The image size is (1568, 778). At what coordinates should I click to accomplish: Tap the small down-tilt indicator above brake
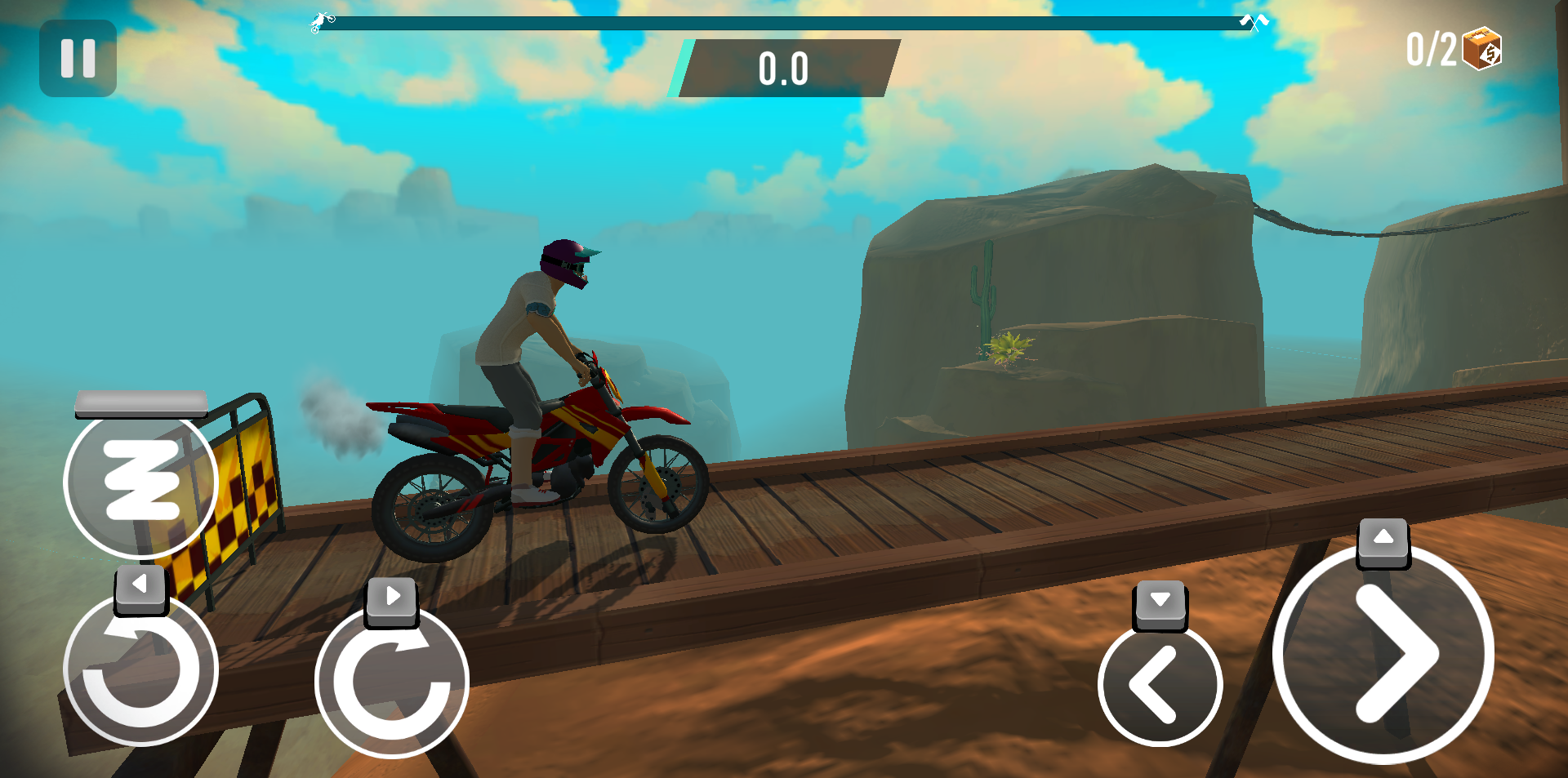pyautogui.click(x=1159, y=604)
